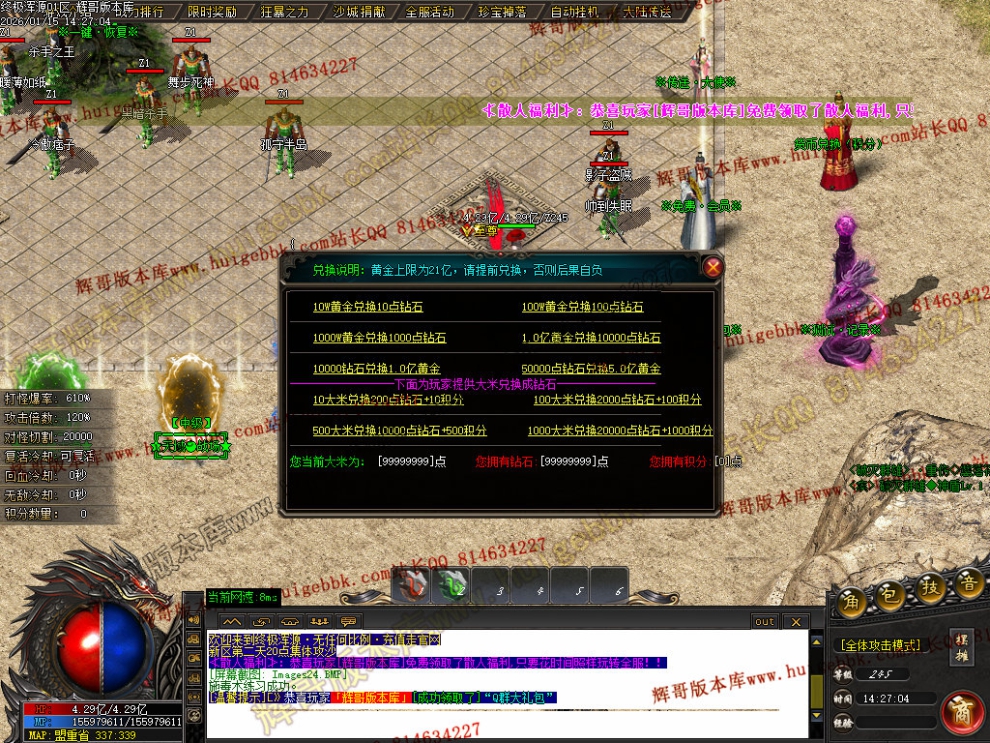Open the bag with 包 button
The height and width of the screenshot is (743, 990).
click(x=891, y=594)
